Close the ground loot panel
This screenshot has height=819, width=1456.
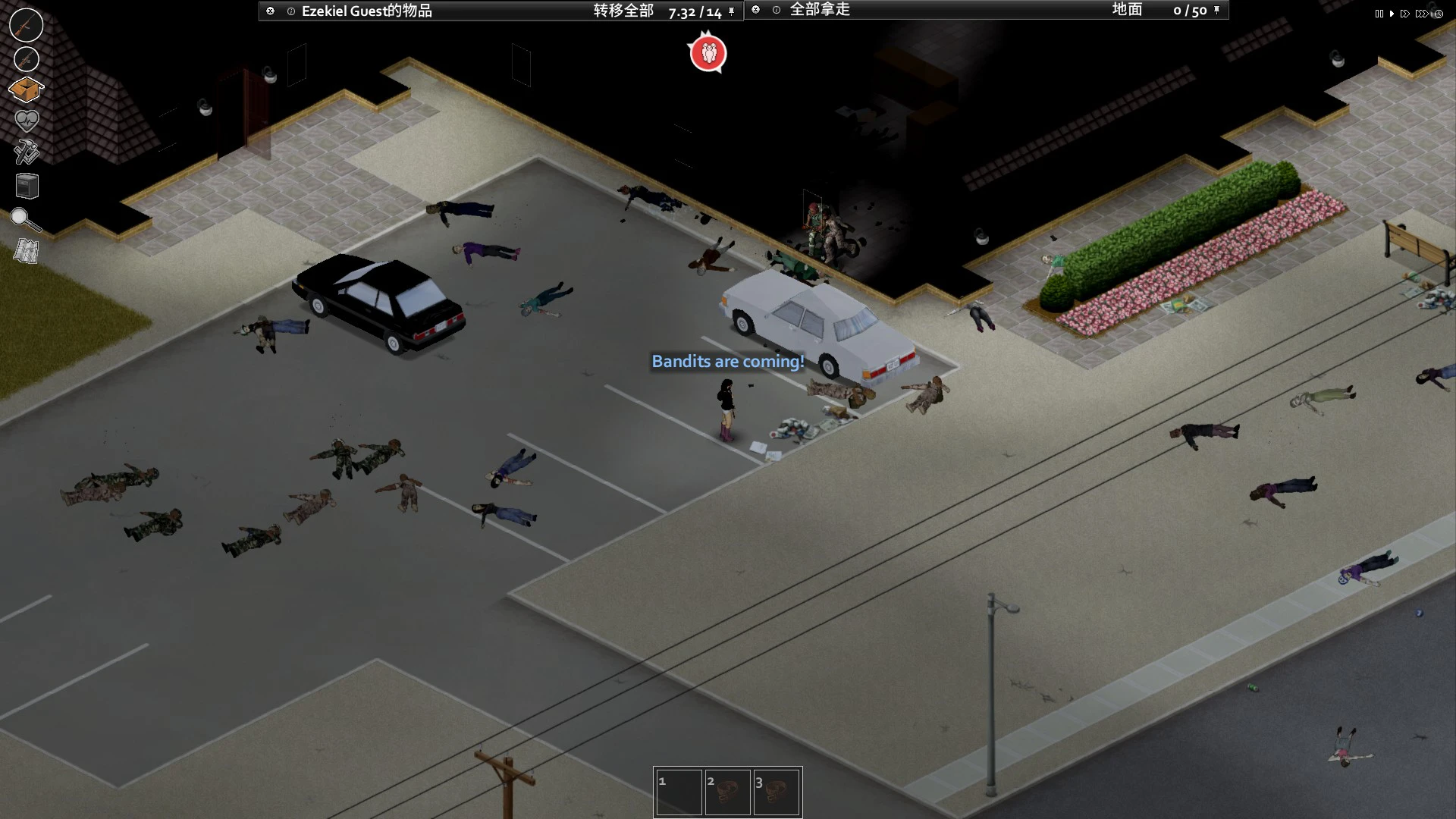point(756,10)
